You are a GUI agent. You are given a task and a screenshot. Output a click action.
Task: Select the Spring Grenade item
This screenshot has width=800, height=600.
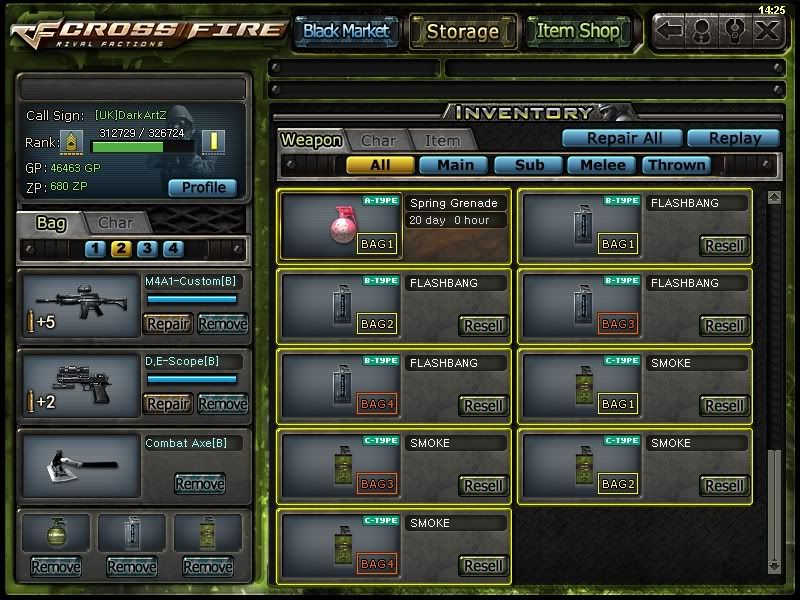tap(394, 224)
